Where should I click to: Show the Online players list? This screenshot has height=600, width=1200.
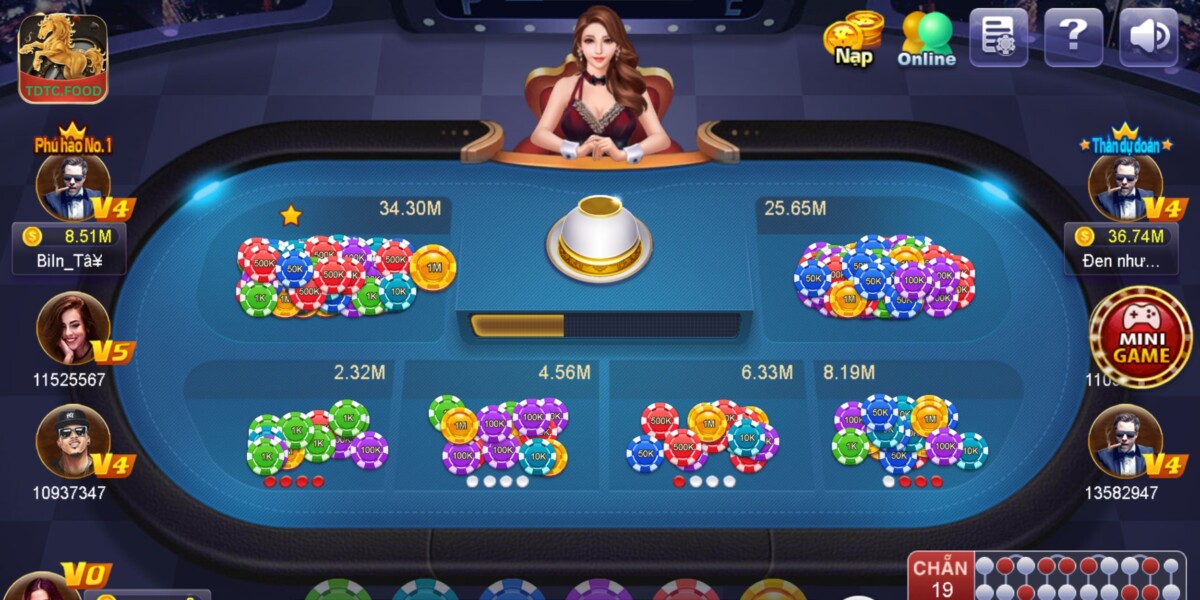(926, 38)
